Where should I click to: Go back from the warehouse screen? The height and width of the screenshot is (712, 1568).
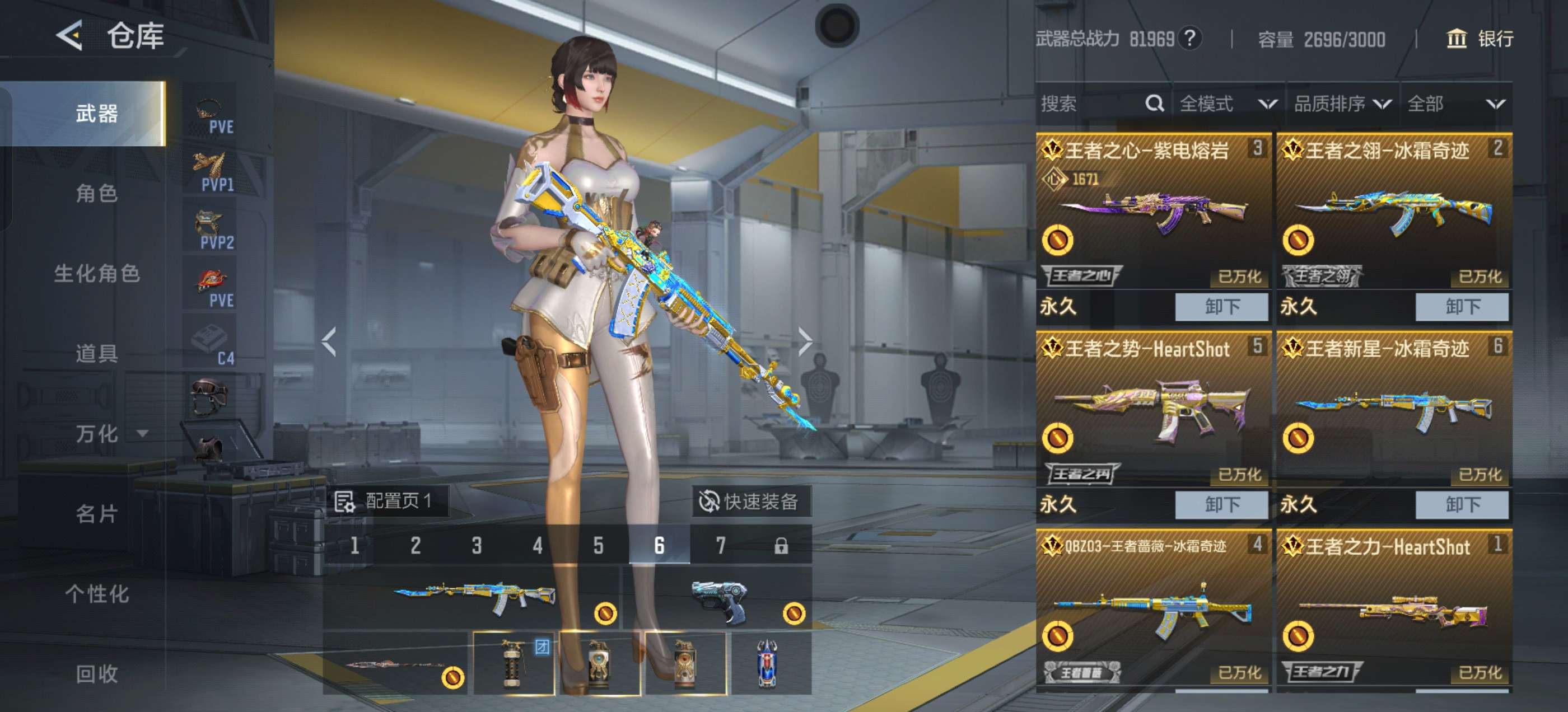(71, 35)
